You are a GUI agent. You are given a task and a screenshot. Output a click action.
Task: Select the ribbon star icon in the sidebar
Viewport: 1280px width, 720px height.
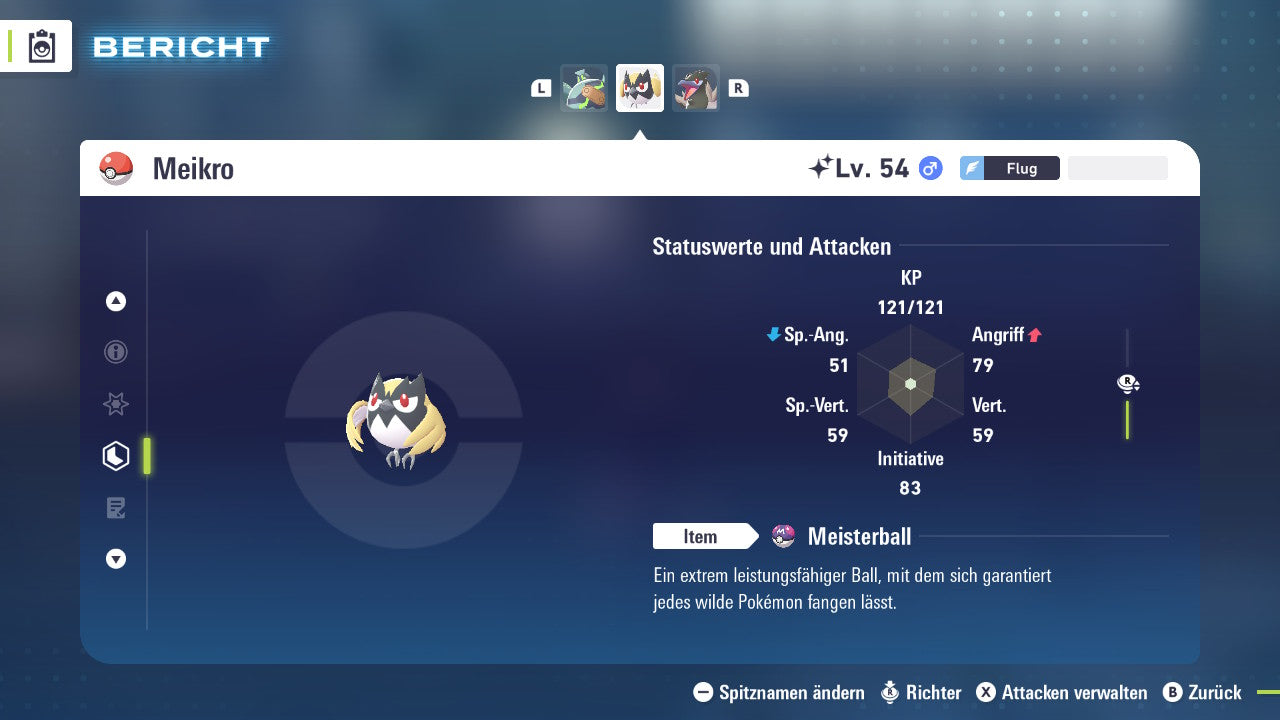[116, 404]
